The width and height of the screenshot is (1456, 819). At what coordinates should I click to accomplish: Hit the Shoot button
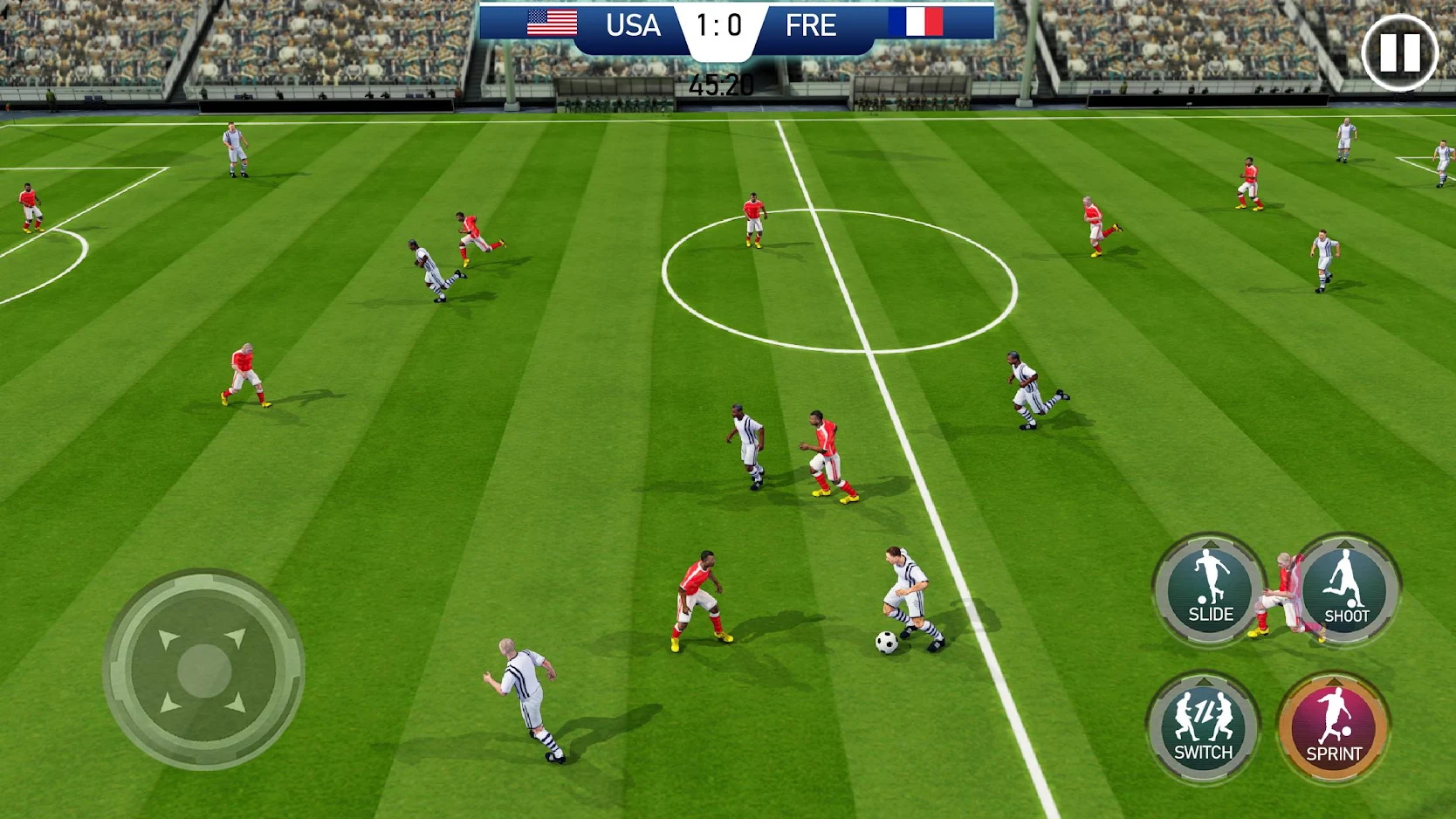[x=1345, y=590]
